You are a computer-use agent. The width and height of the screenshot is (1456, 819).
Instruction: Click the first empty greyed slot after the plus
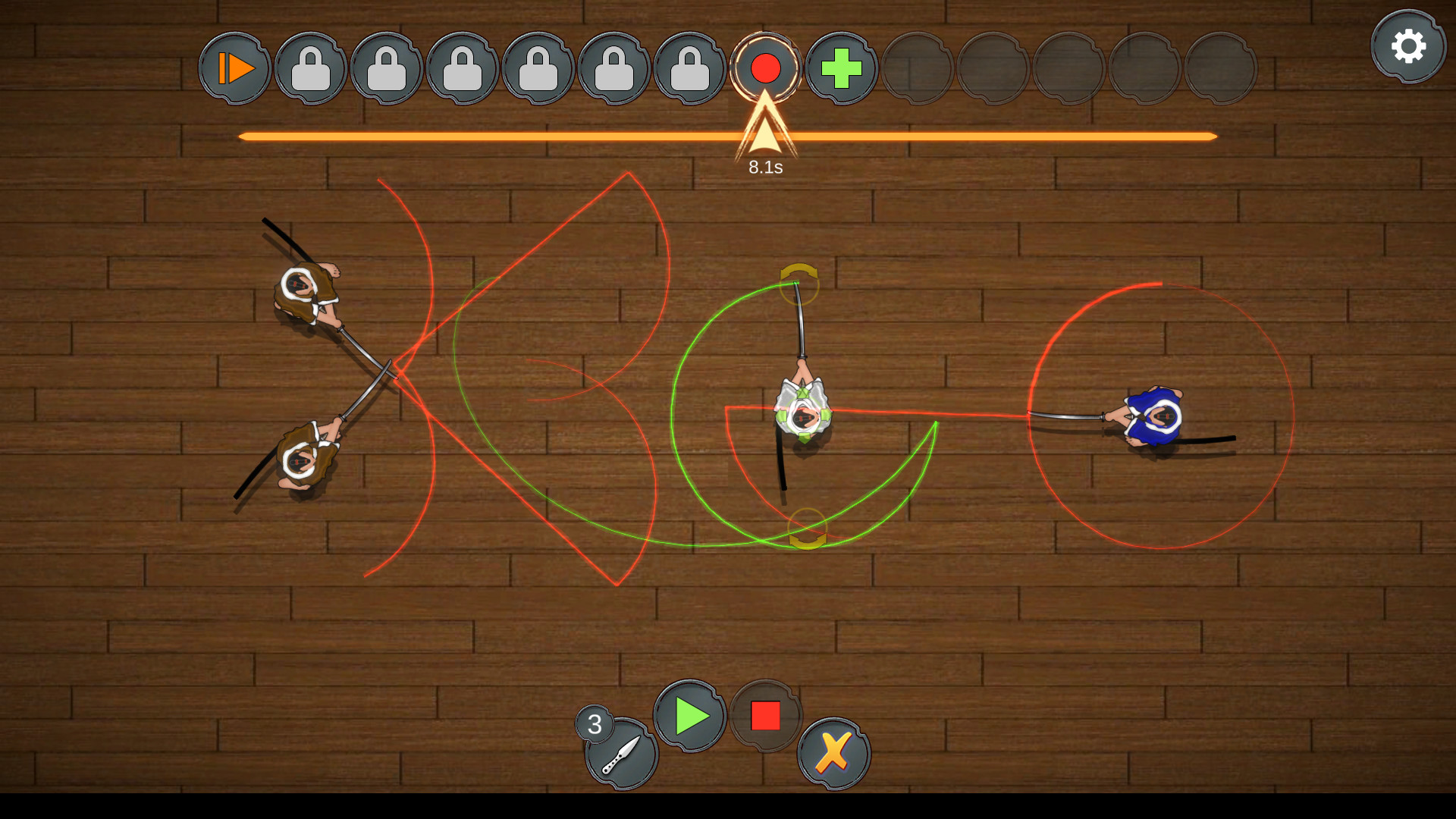click(918, 67)
